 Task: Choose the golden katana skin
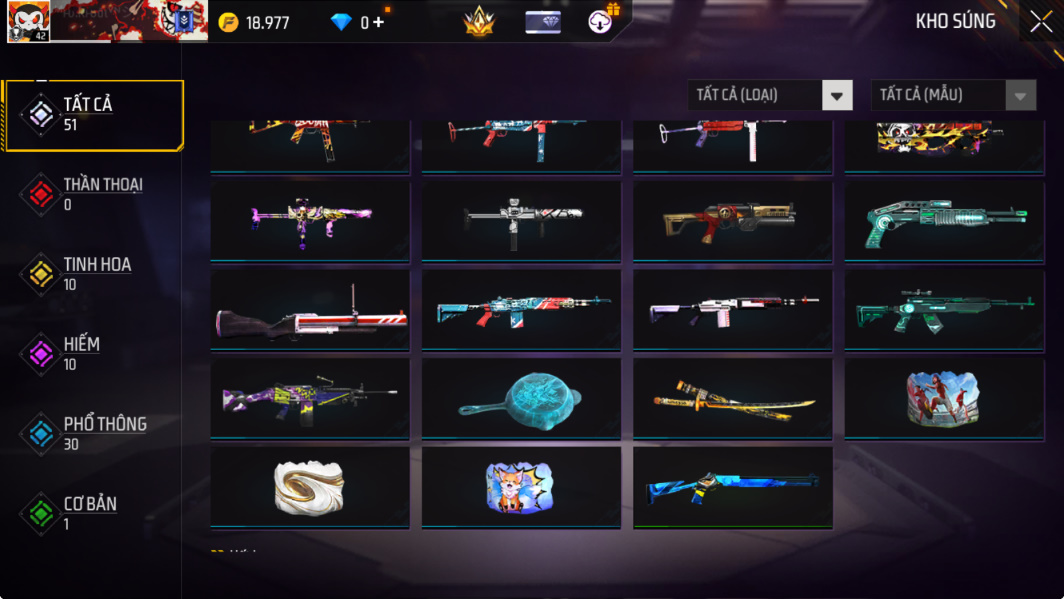(732, 399)
